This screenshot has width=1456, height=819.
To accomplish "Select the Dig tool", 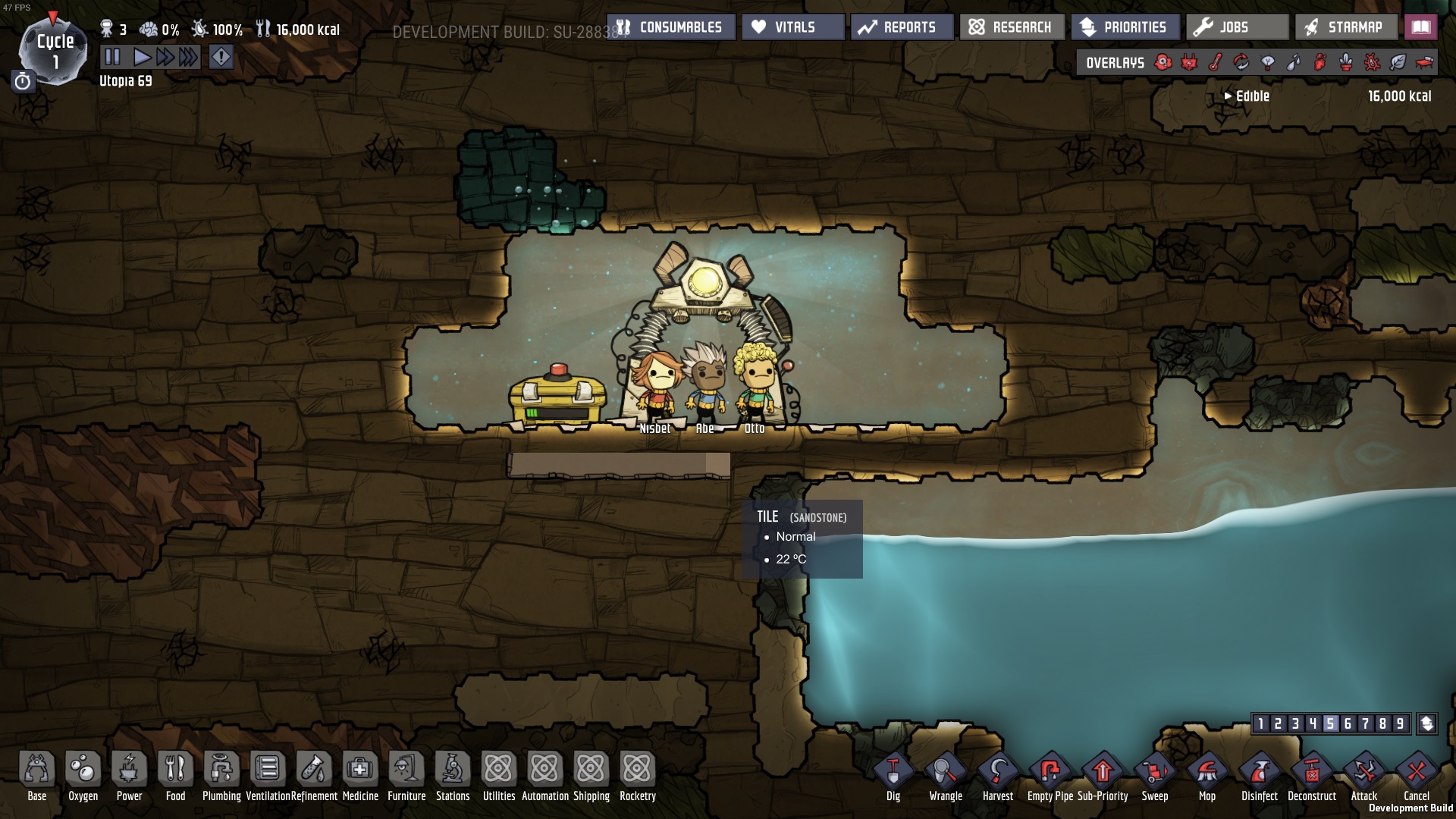I will click(893, 775).
